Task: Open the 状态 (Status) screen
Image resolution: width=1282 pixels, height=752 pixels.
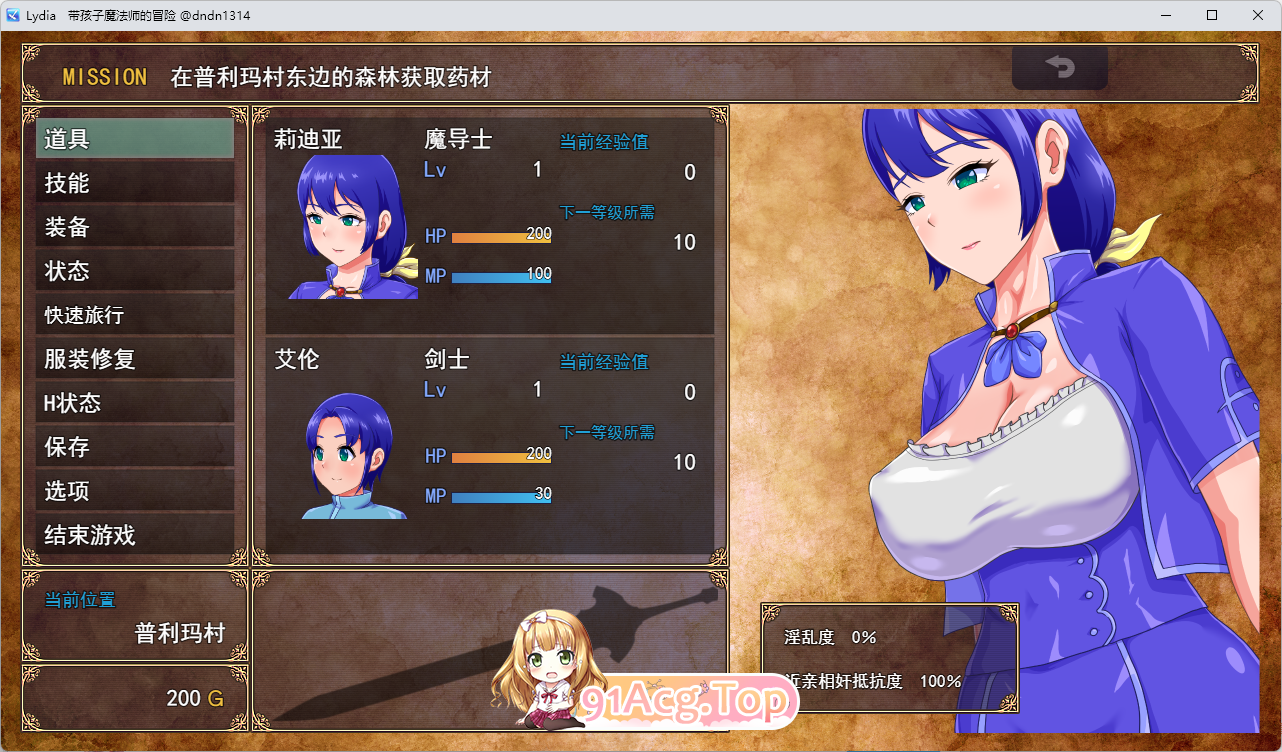Action: [134, 270]
